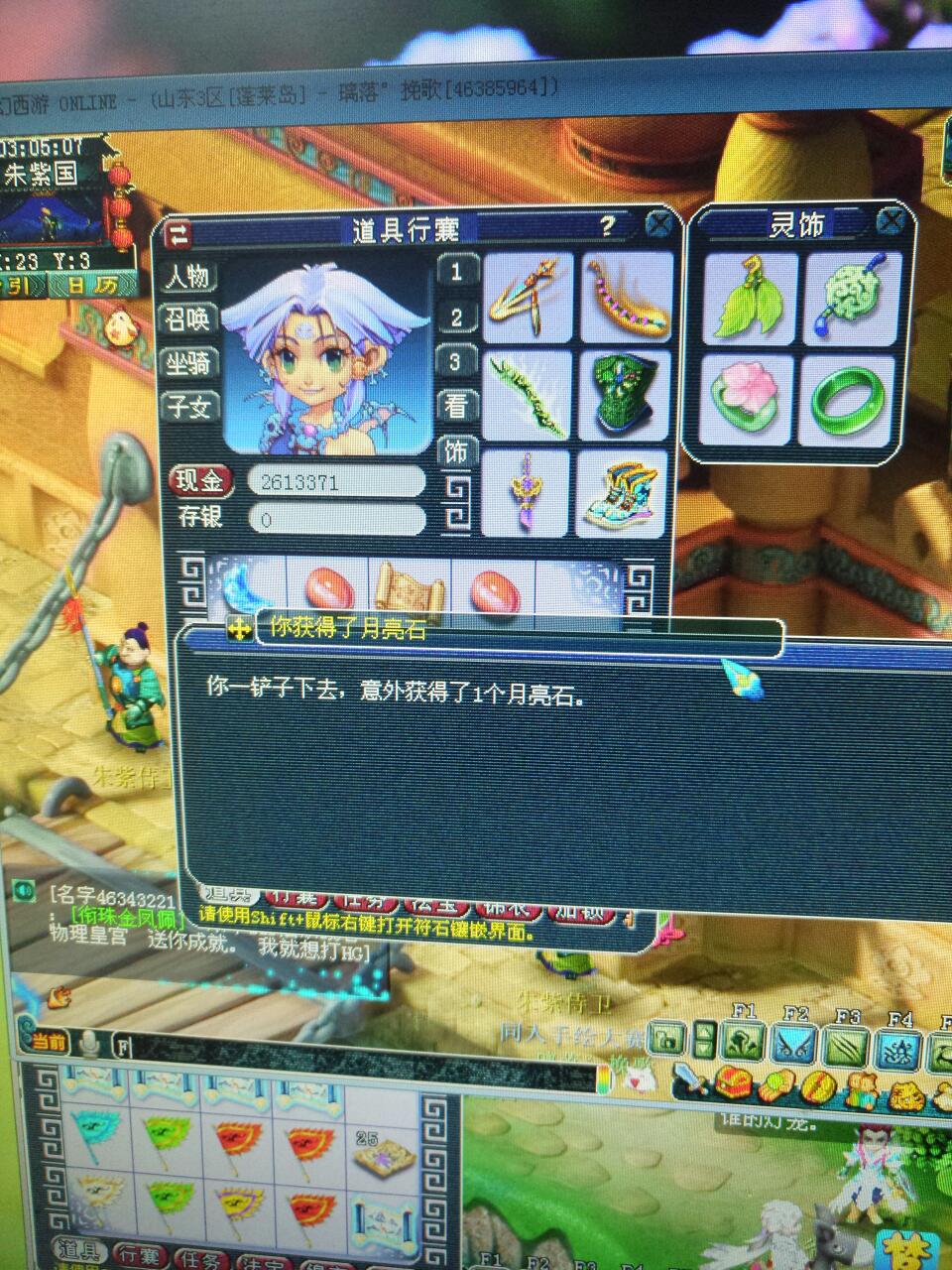Switch to the 人物 tab
952x1270 pixels.
pyautogui.click(x=190, y=276)
